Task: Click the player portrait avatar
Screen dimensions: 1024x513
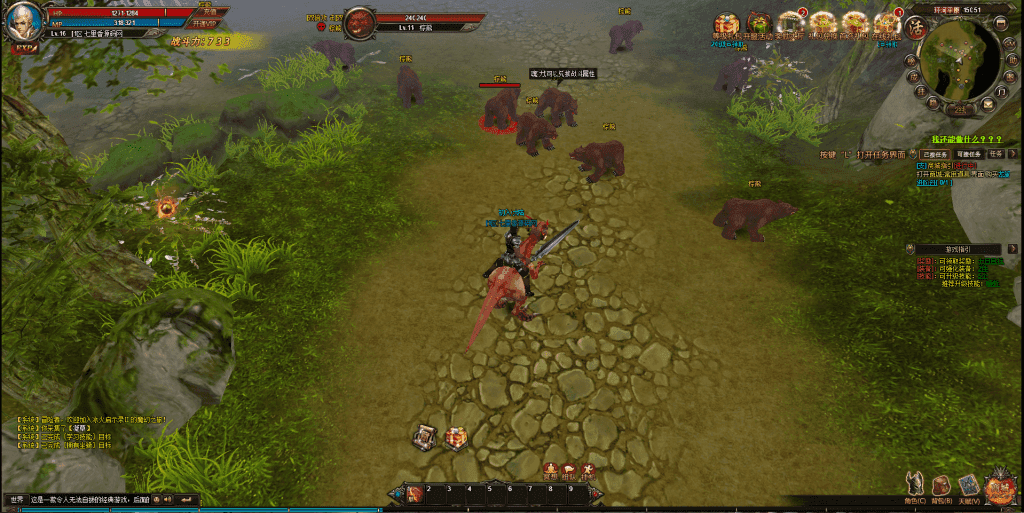Action: 25,21
